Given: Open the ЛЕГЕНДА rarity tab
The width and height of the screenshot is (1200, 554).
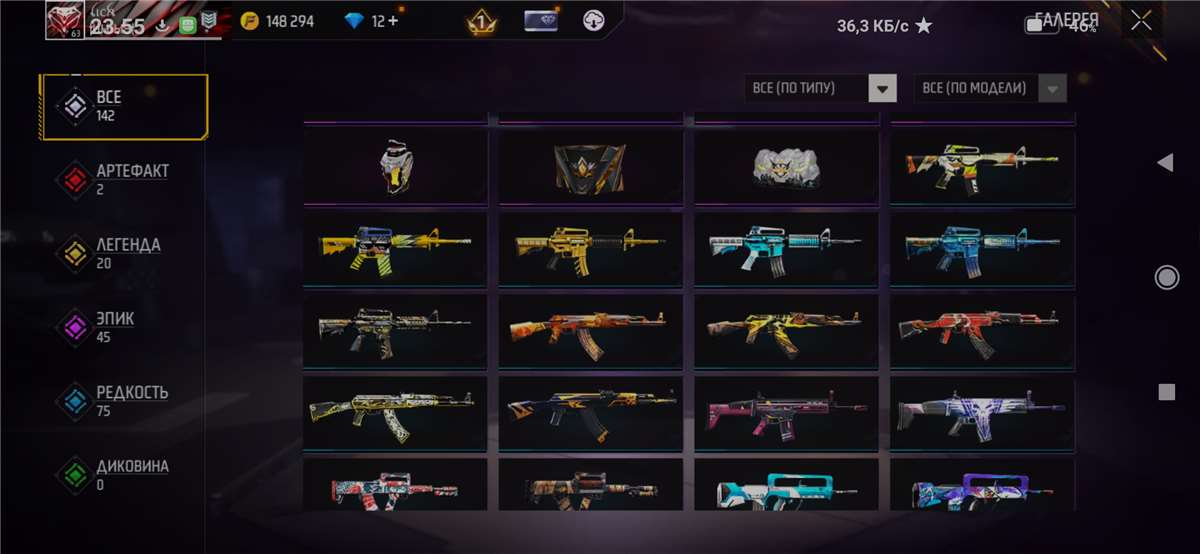Looking at the screenshot, I should pyautogui.click(x=123, y=253).
